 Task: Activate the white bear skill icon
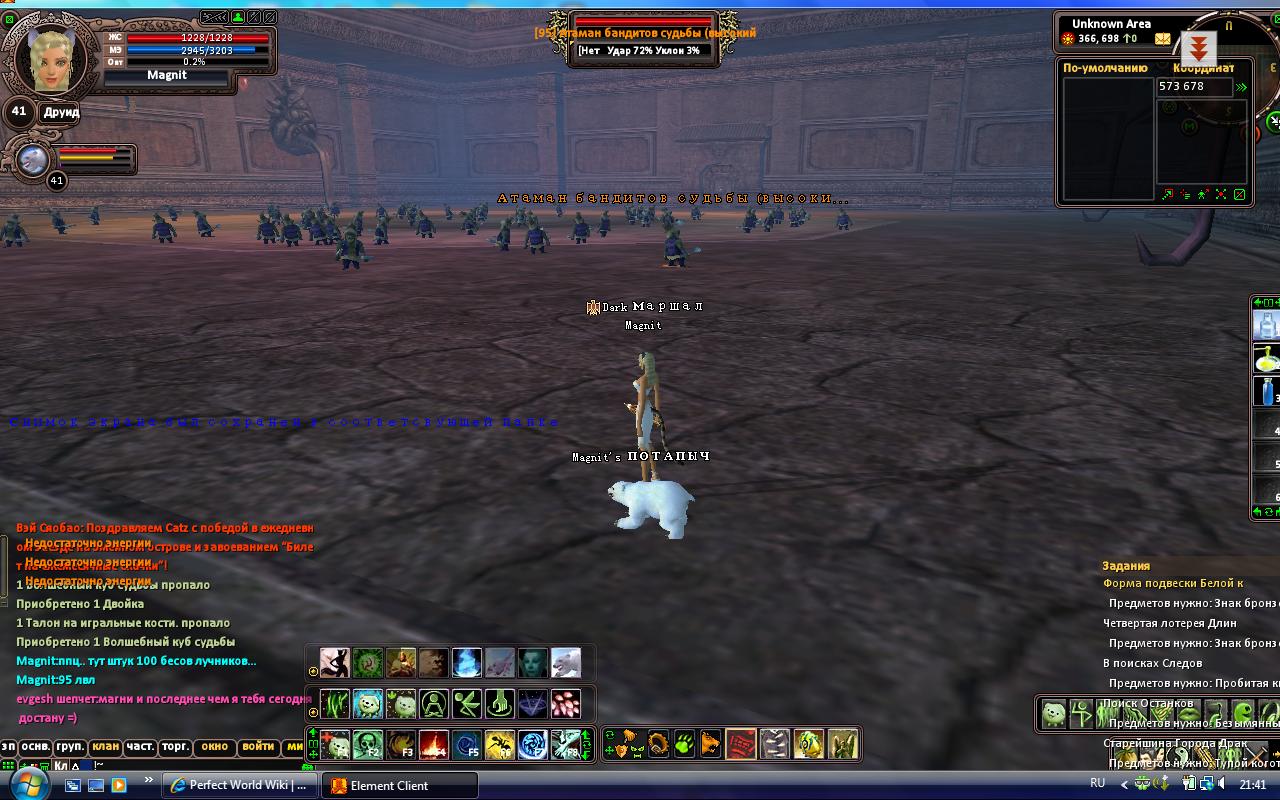pyautogui.click(x=566, y=662)
